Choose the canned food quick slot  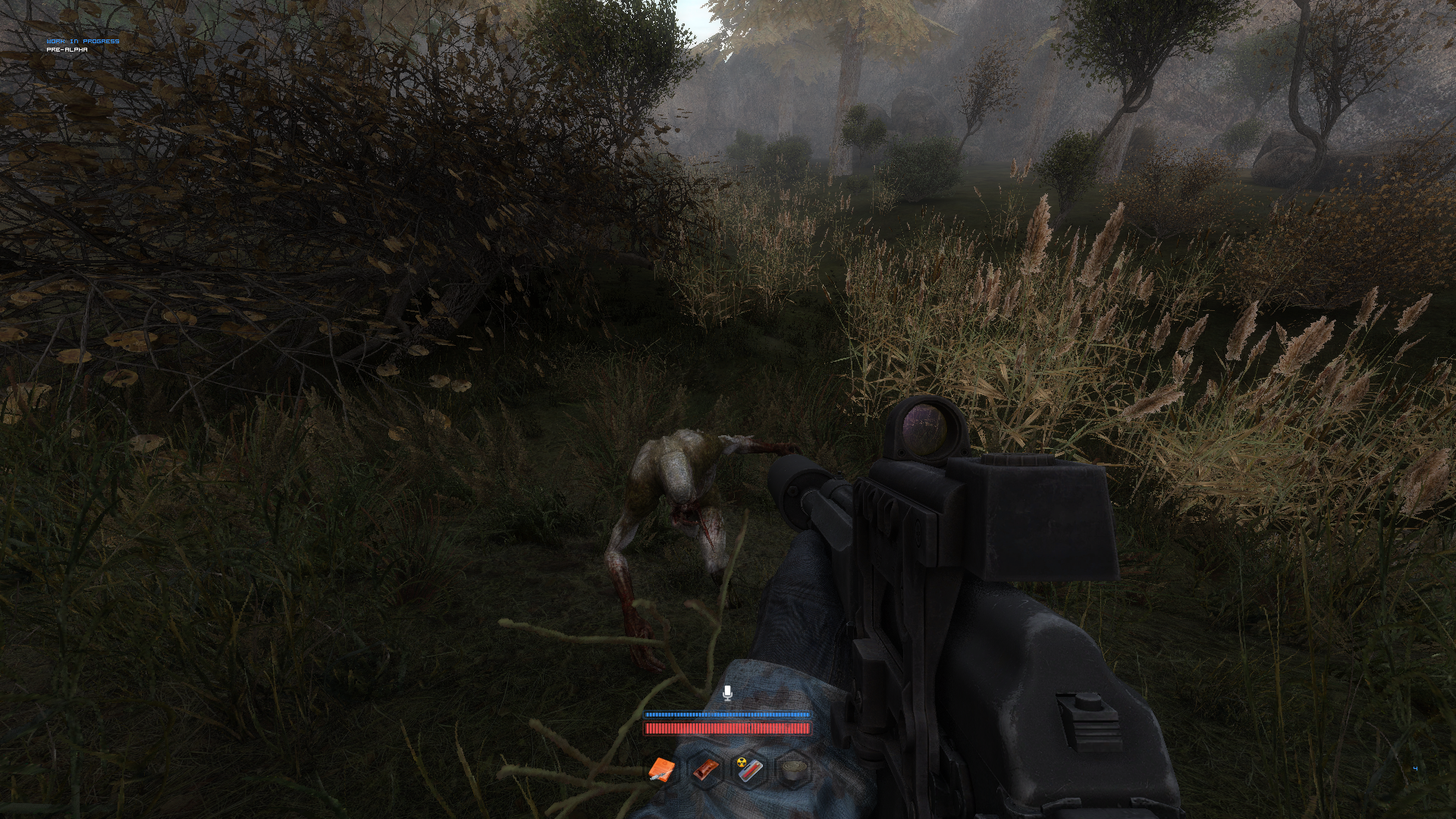click(x=792, y=770)
